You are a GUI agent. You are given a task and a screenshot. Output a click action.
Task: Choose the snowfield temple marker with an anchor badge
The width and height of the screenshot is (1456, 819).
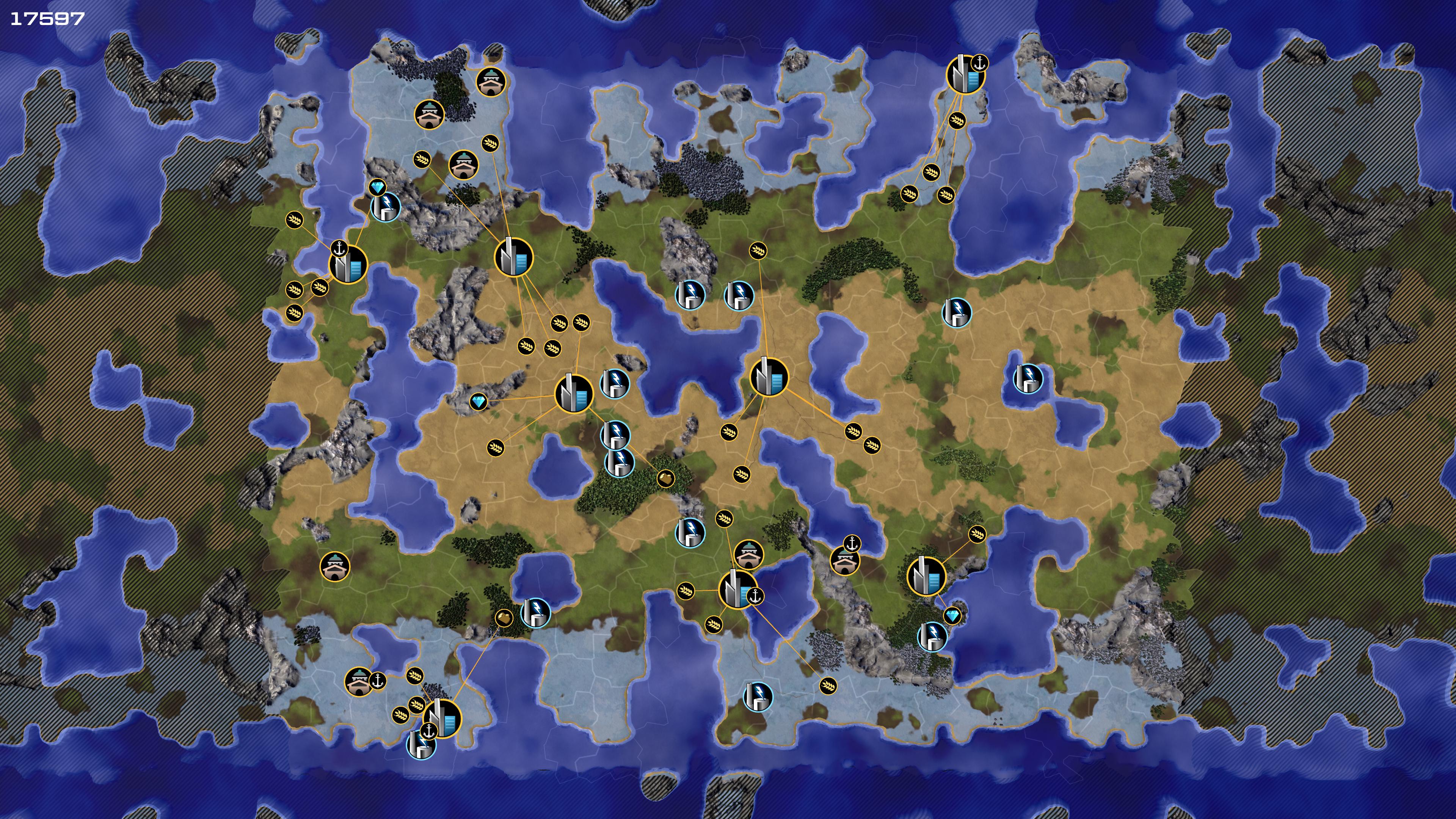(358, 681)
